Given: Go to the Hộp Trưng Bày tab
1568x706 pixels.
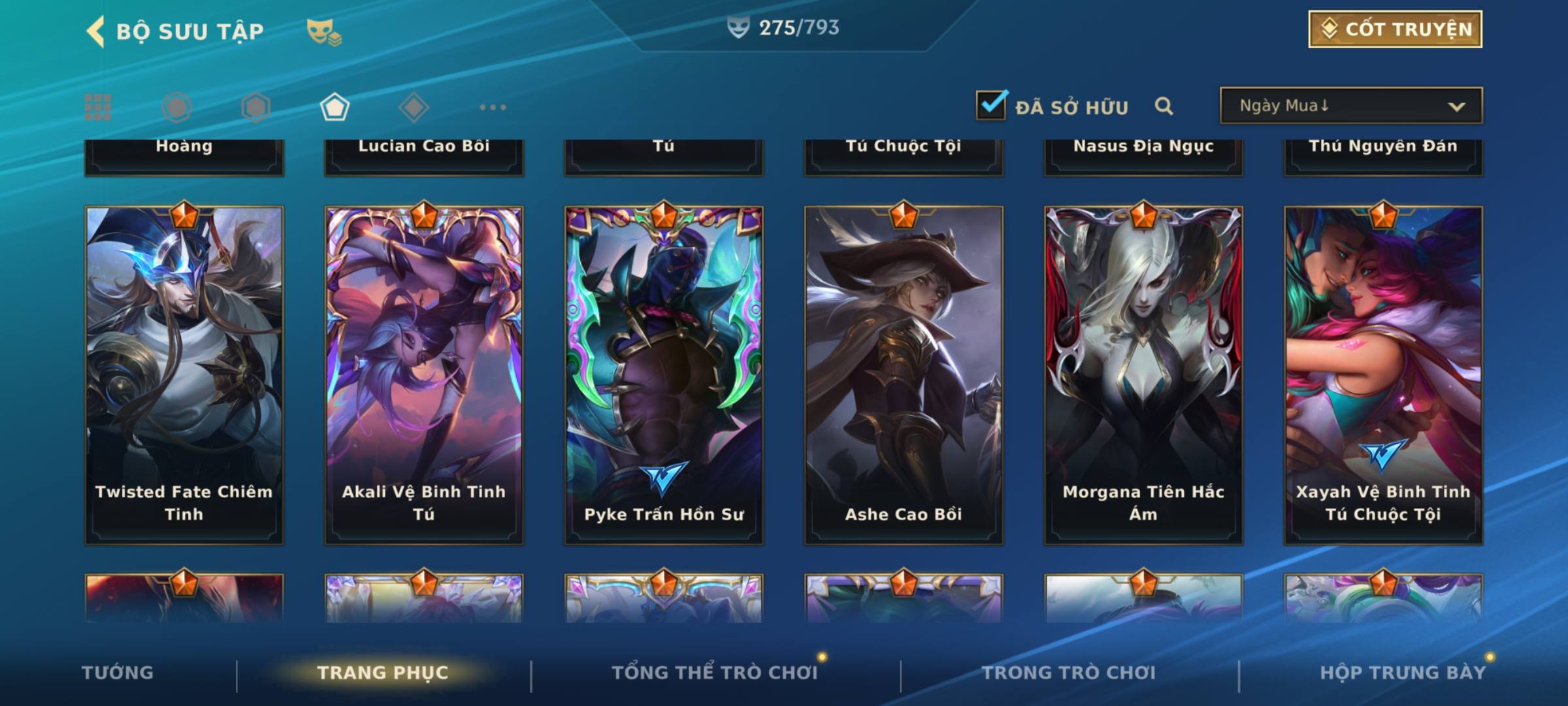Looking at the screenshot, I should pos(1403,673).
